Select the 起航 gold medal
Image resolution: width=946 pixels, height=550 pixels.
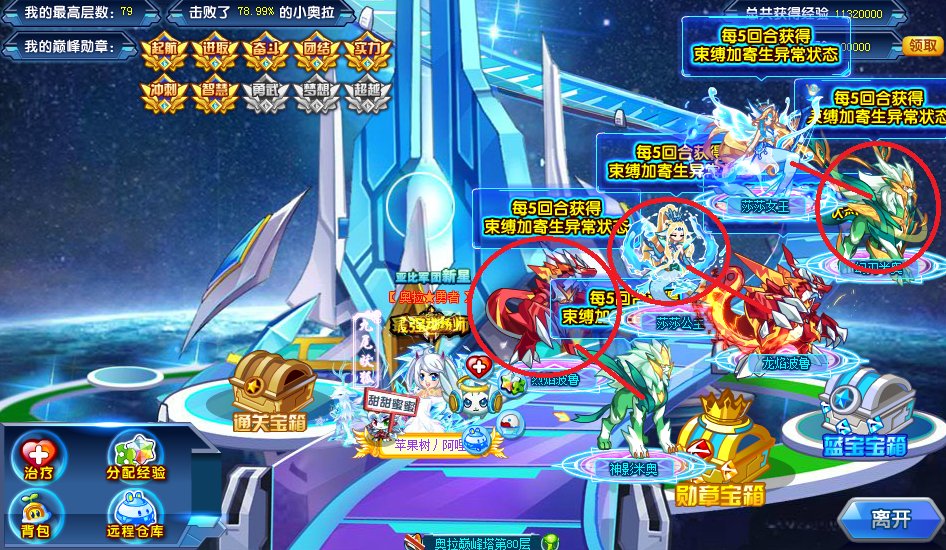pos(164,54)
